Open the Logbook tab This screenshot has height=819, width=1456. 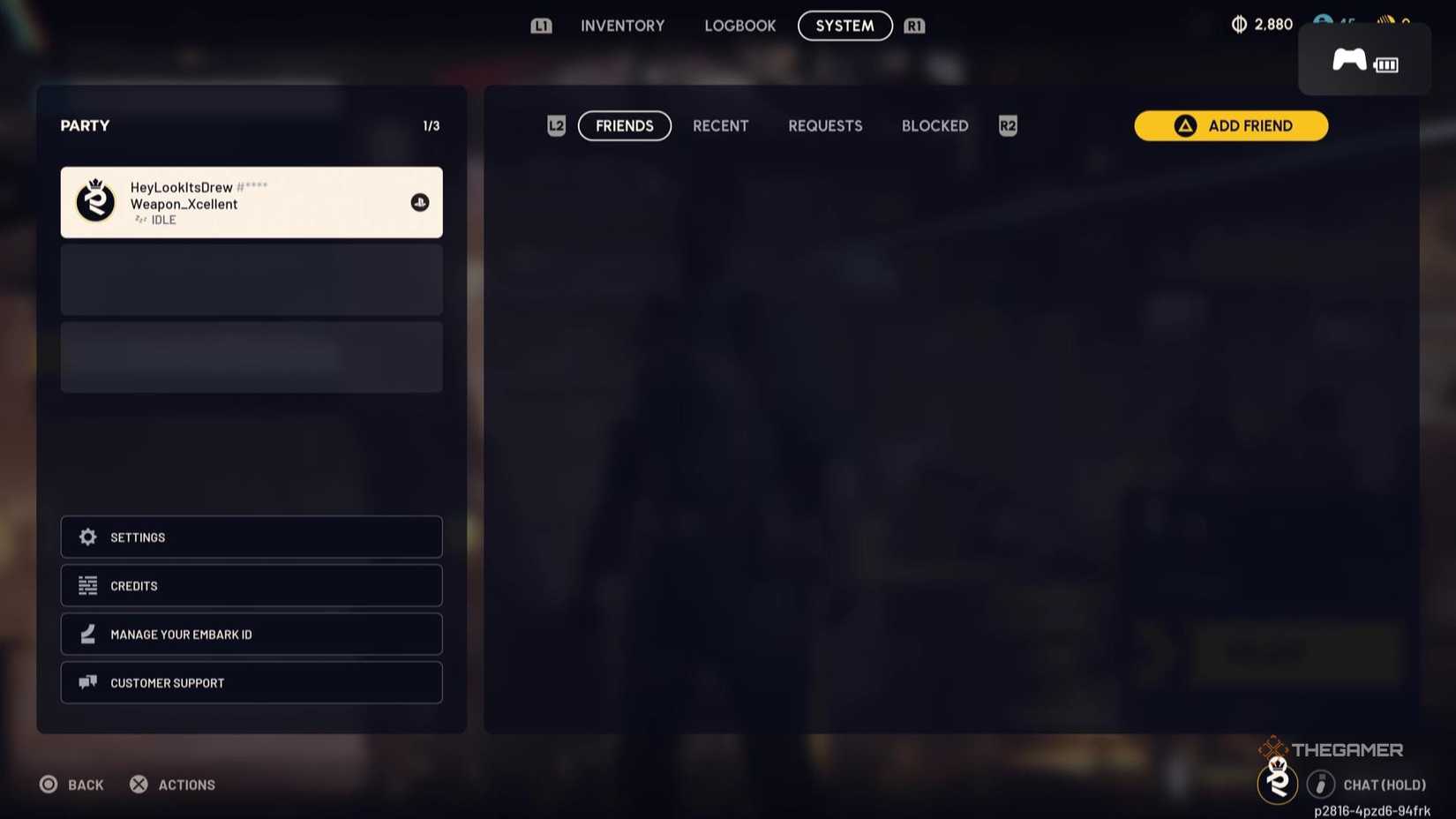pos(740,26)
